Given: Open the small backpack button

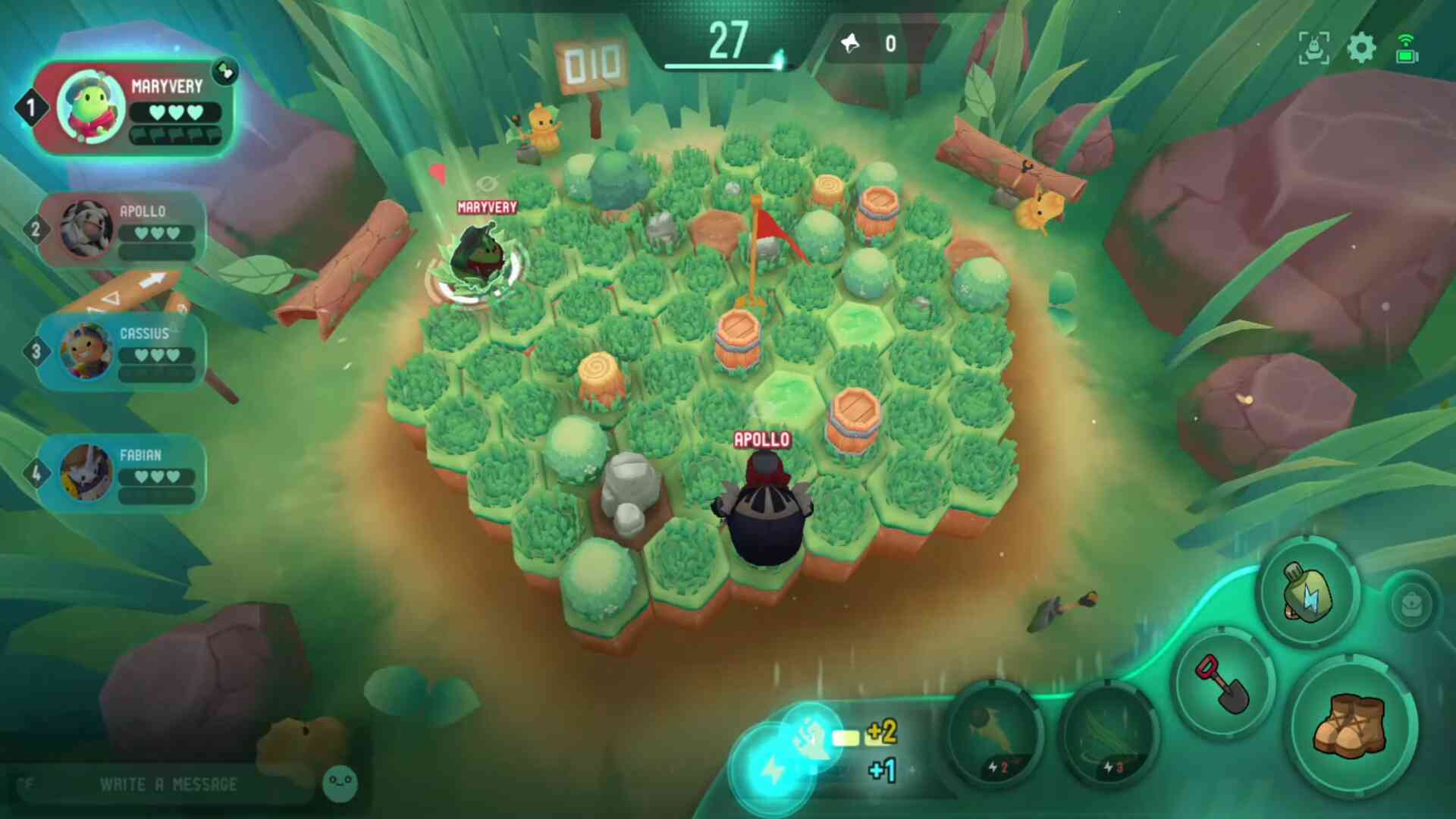Looking at the screenshot, I should coord(1411,605).
